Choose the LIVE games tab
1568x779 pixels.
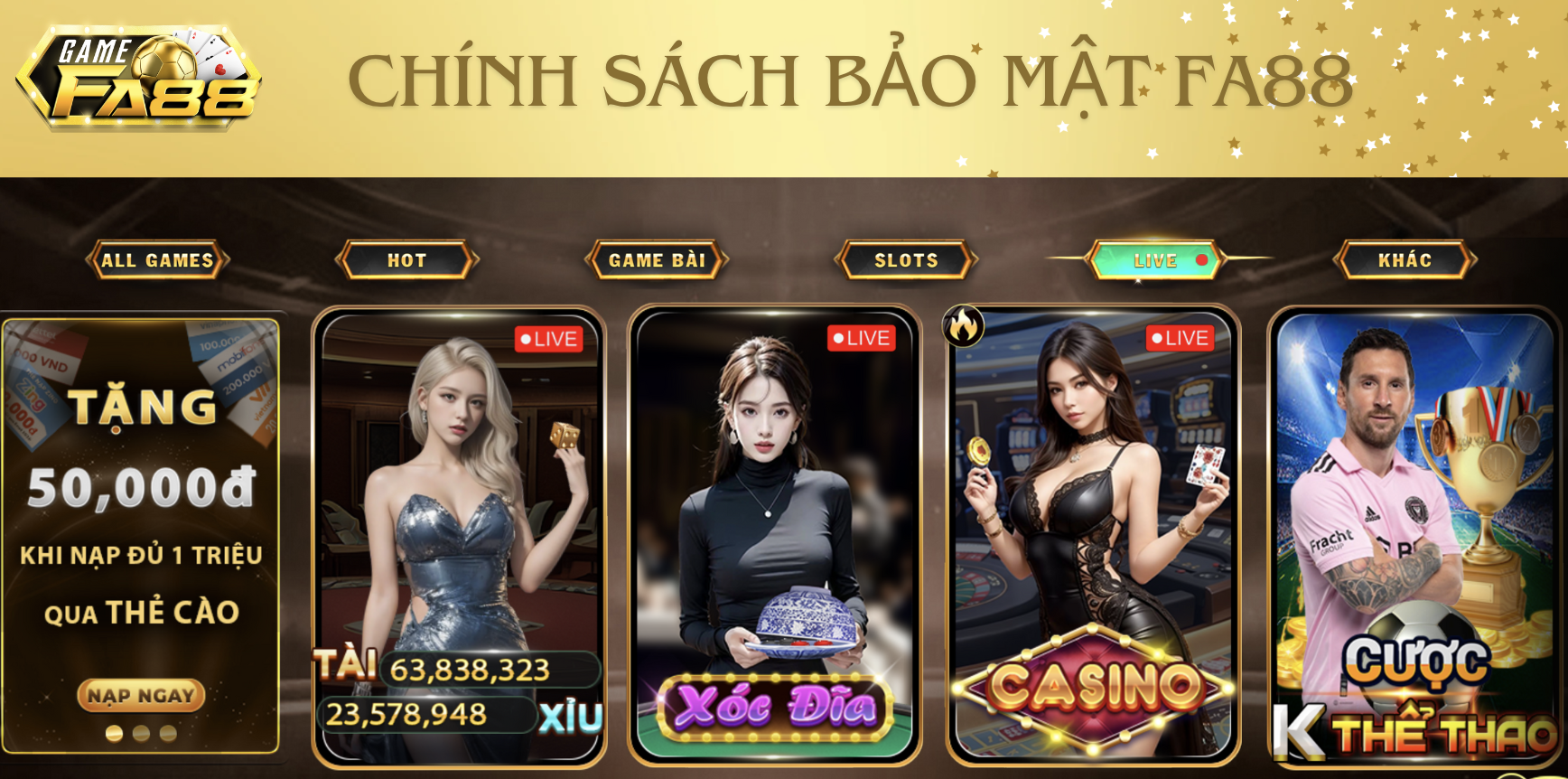click(x=1157, y=260)
